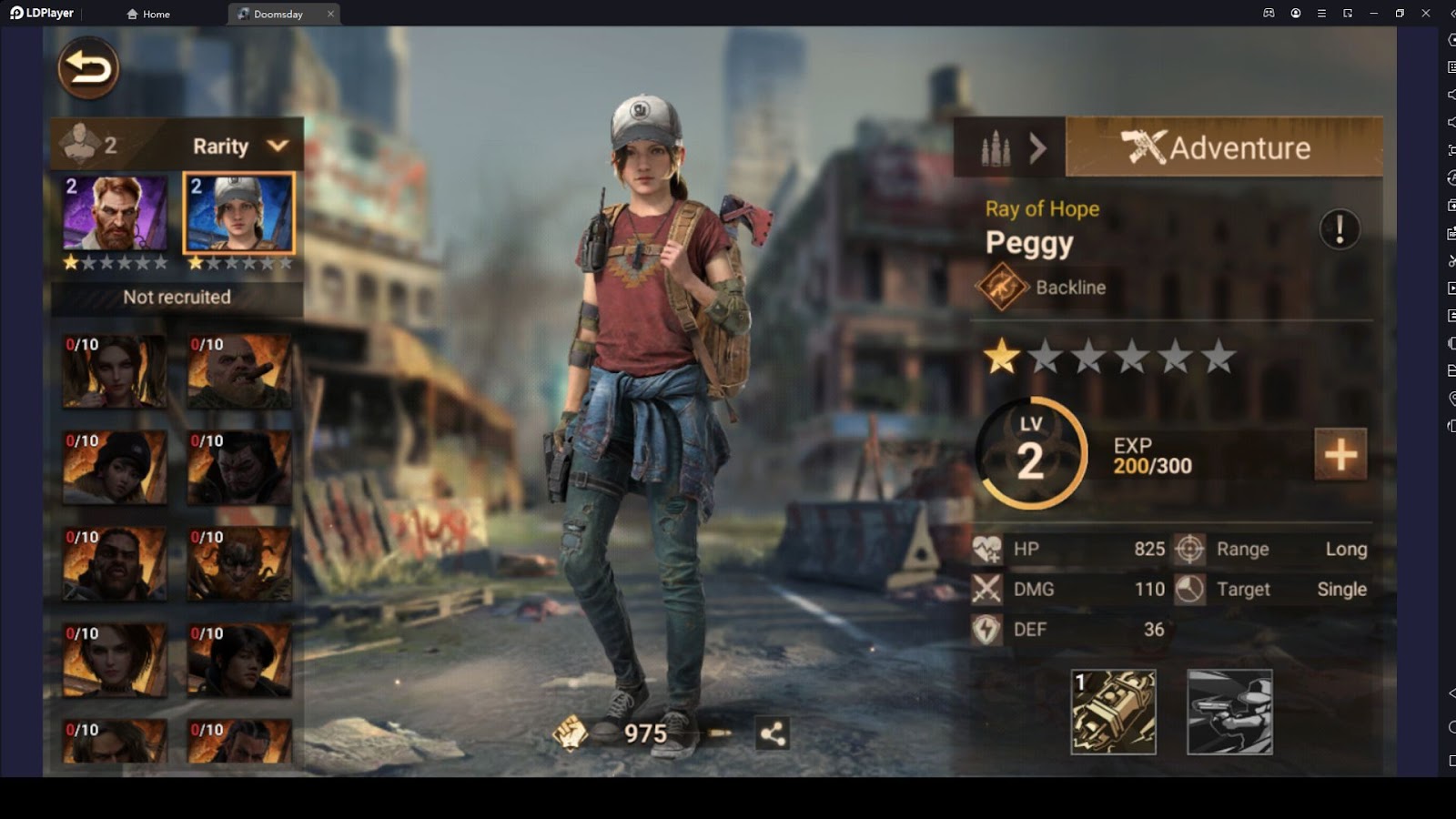This screenshot has height=819, width=1456.
Task: Go back using the orange return arrow
Action: [88, 68]
